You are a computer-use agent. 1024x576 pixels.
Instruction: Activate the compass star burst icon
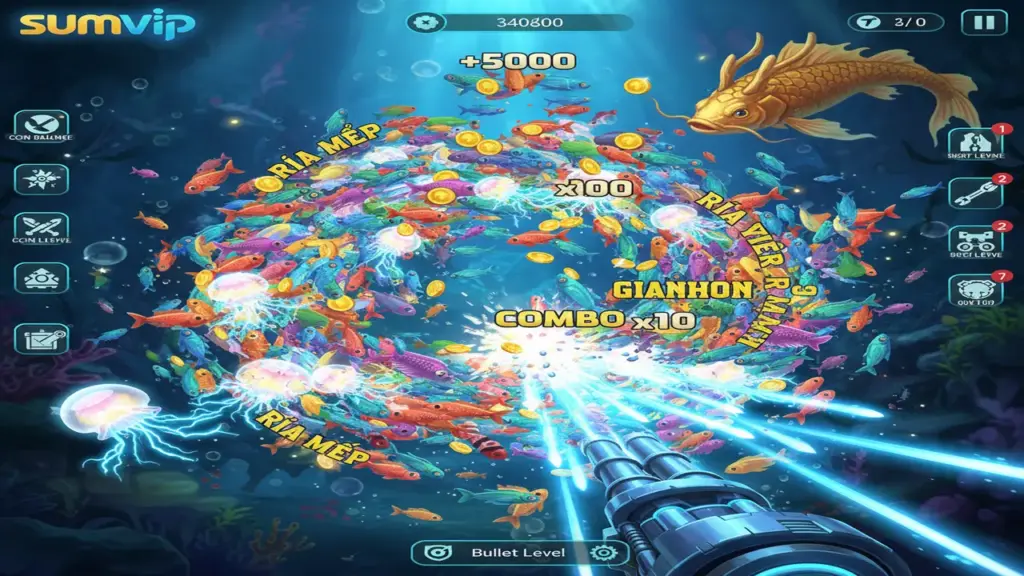point(41,178)
